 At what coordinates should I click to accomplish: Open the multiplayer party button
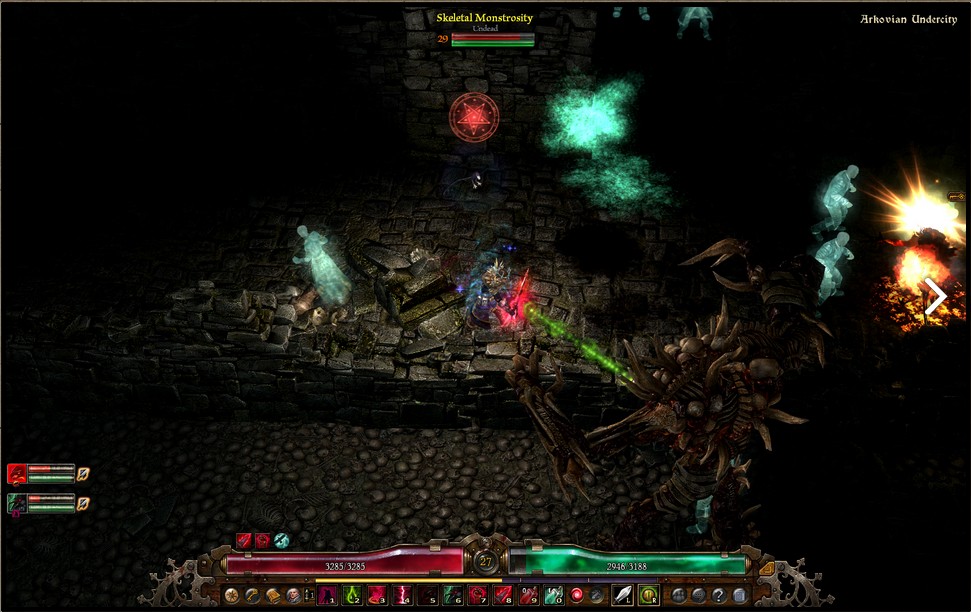point(680,596)
